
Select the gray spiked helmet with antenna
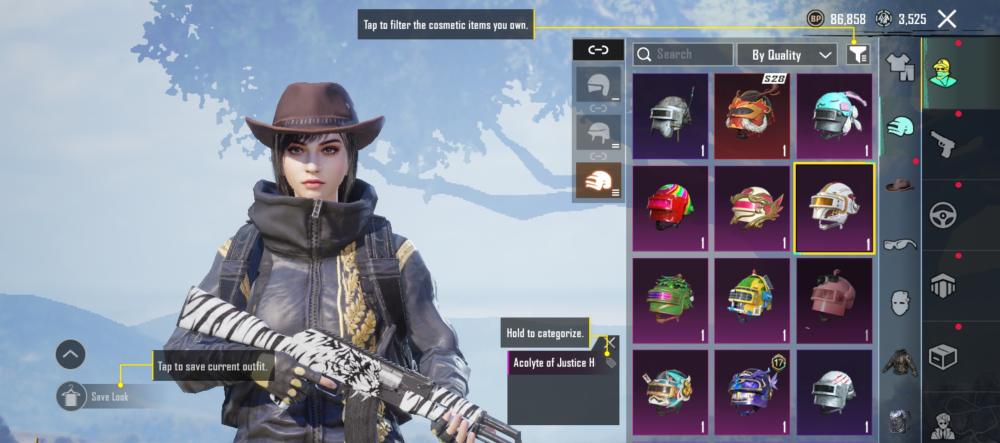pos(670,116)
